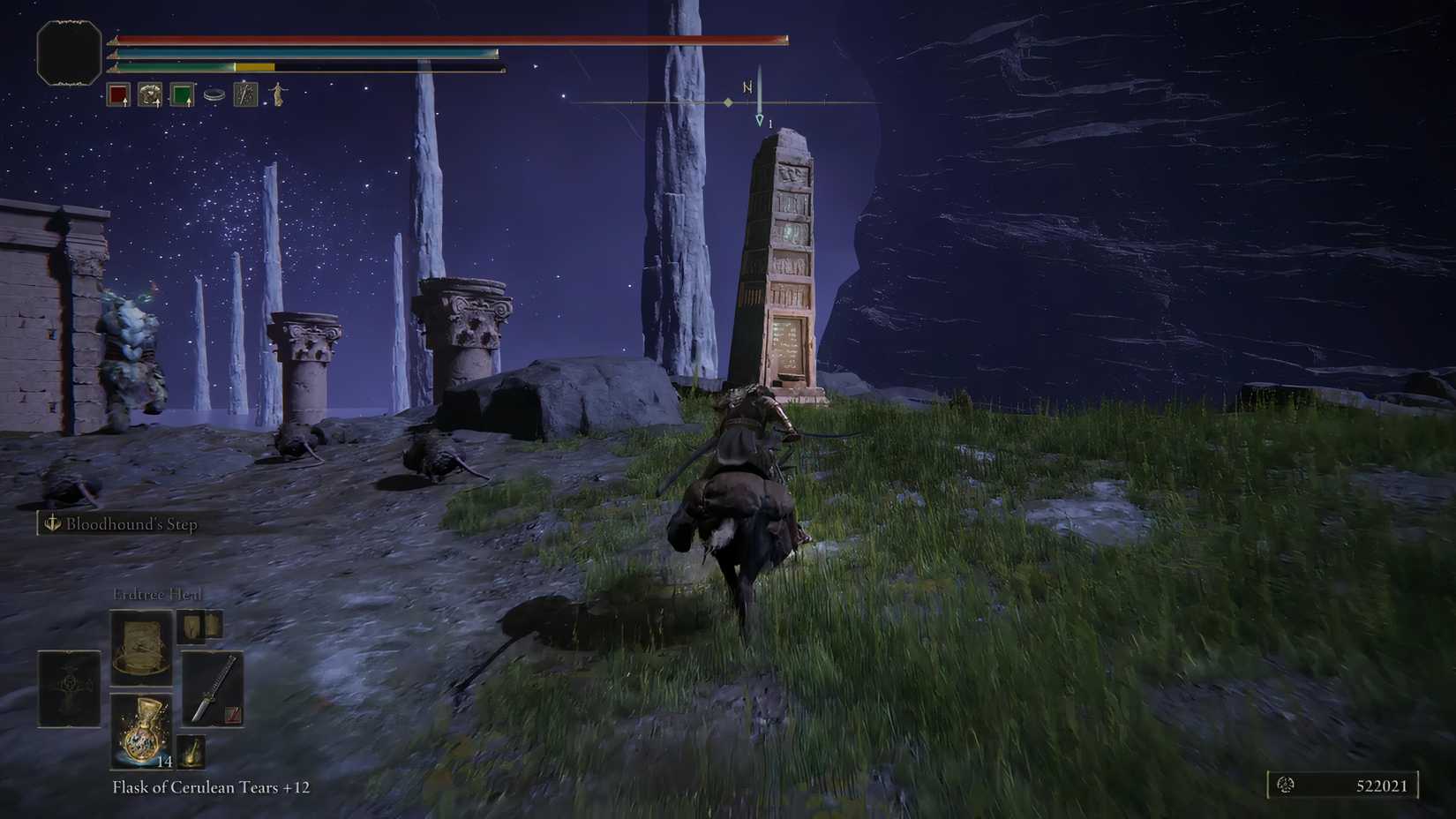The width and height of the screenshot is (1456, 819).
Task: Select the katana right-hand armament icon
Action: 214,689
